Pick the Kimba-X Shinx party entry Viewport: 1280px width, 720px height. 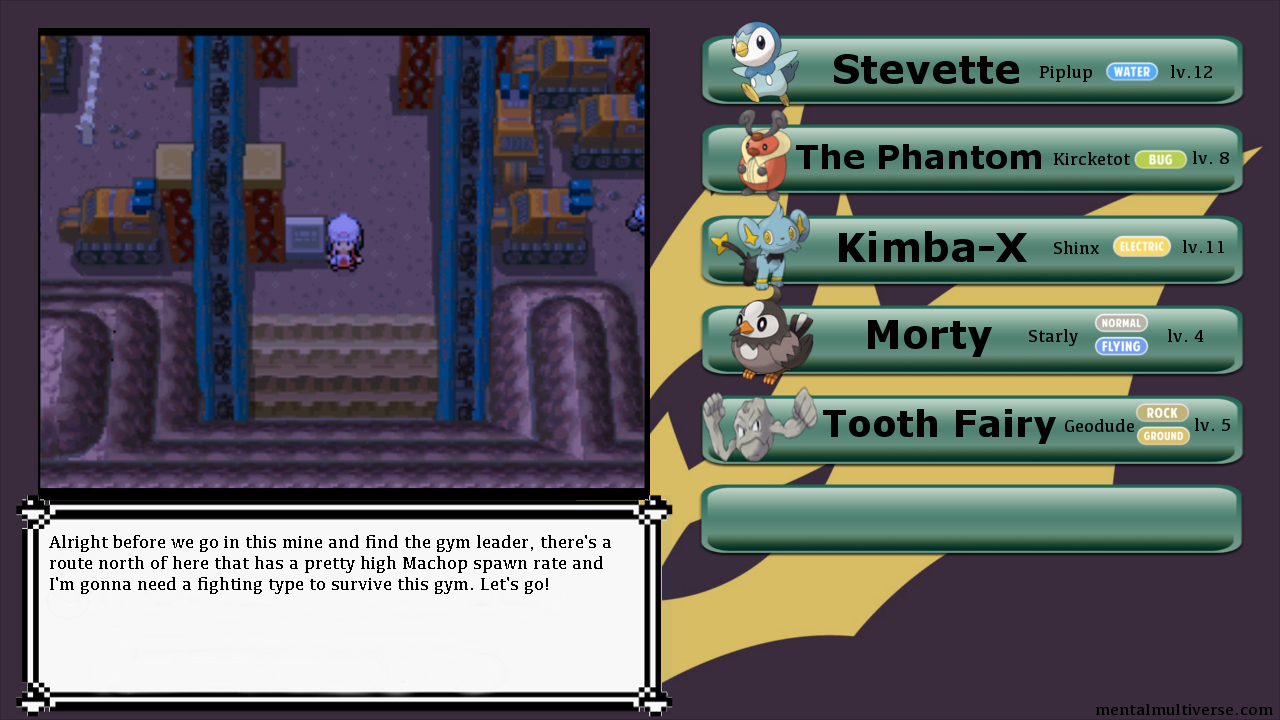972,249
